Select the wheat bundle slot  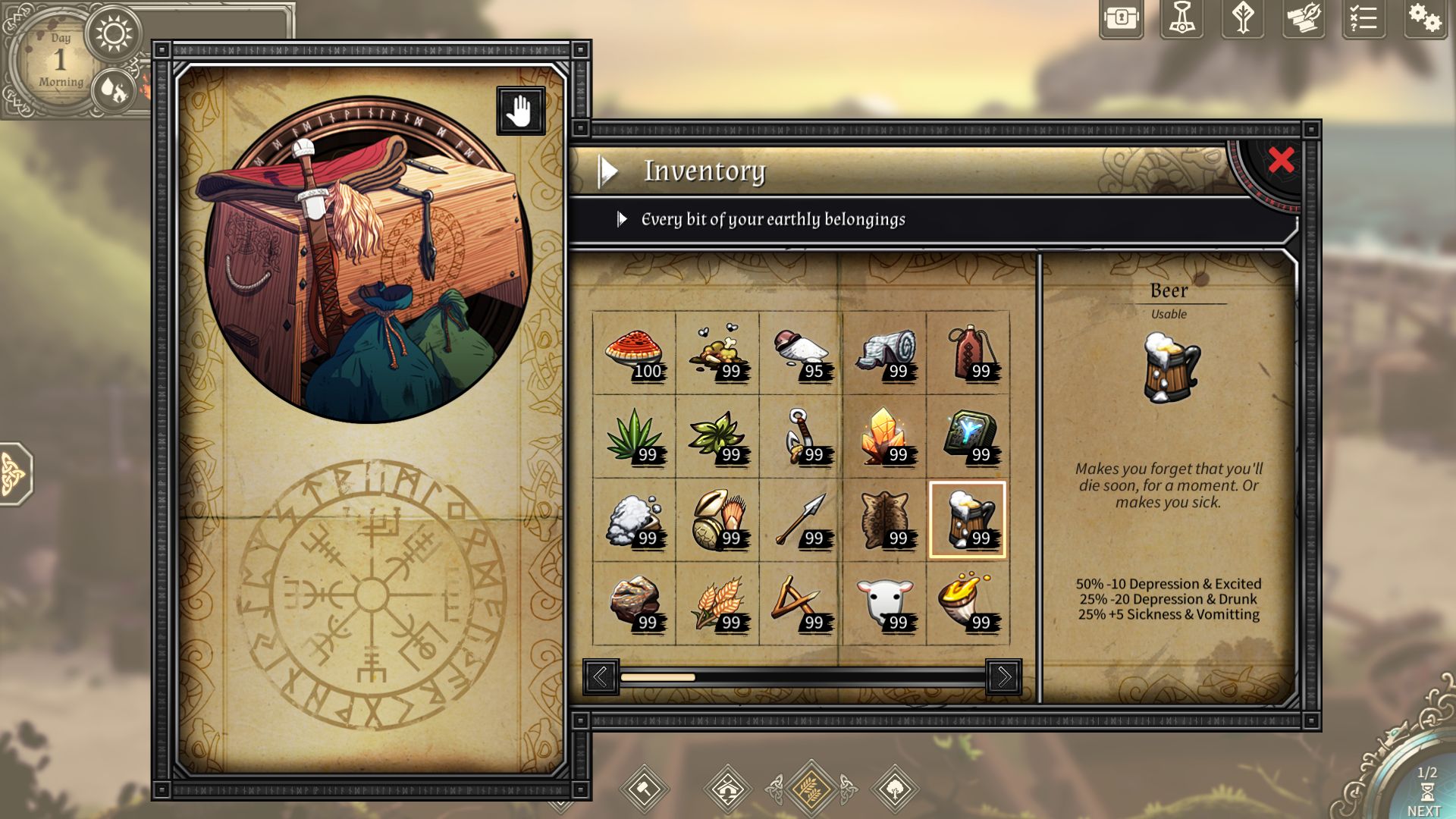click(x=717, y=604)
